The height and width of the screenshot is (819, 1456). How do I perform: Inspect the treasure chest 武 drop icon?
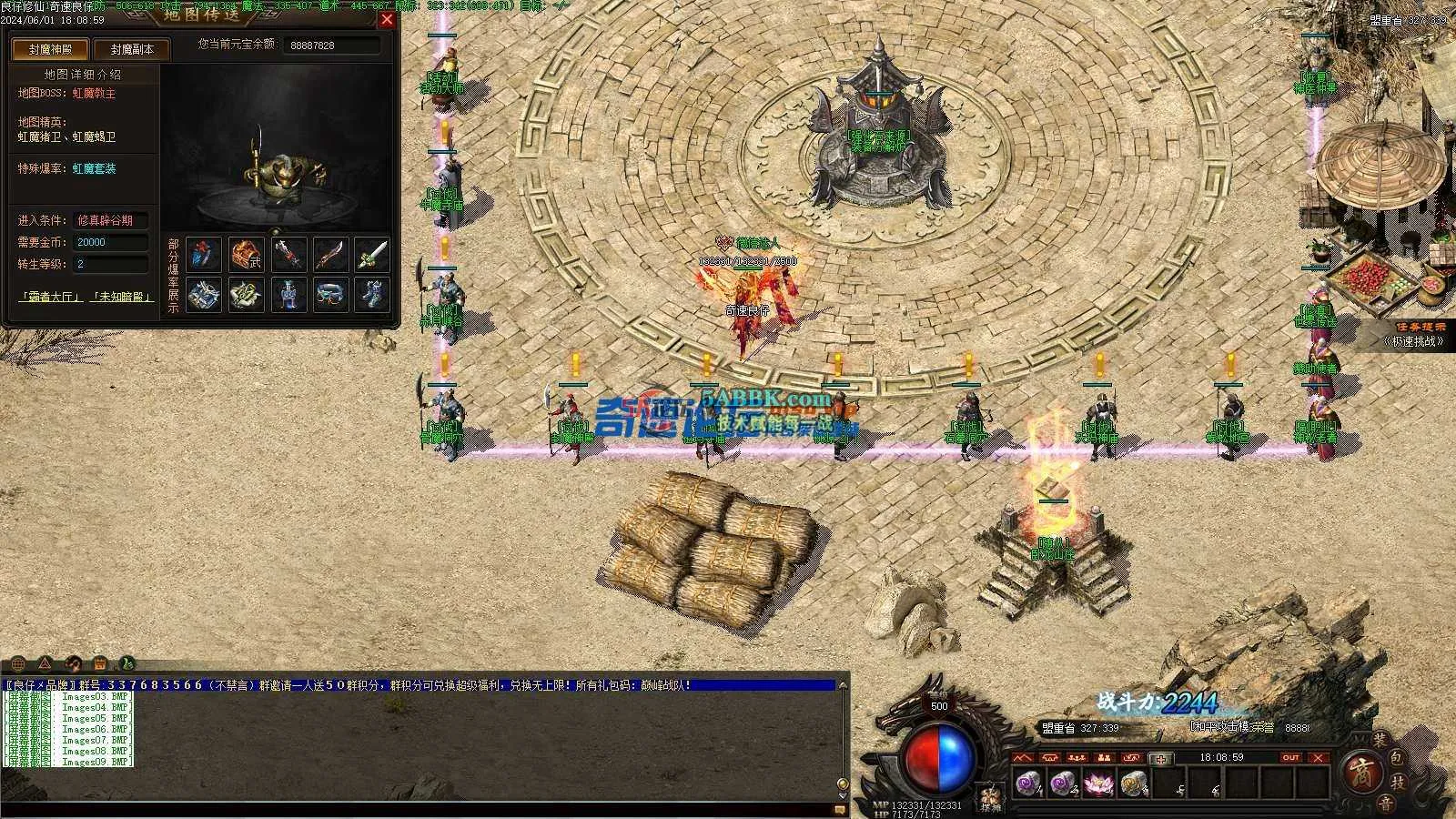tap(246, 255)
